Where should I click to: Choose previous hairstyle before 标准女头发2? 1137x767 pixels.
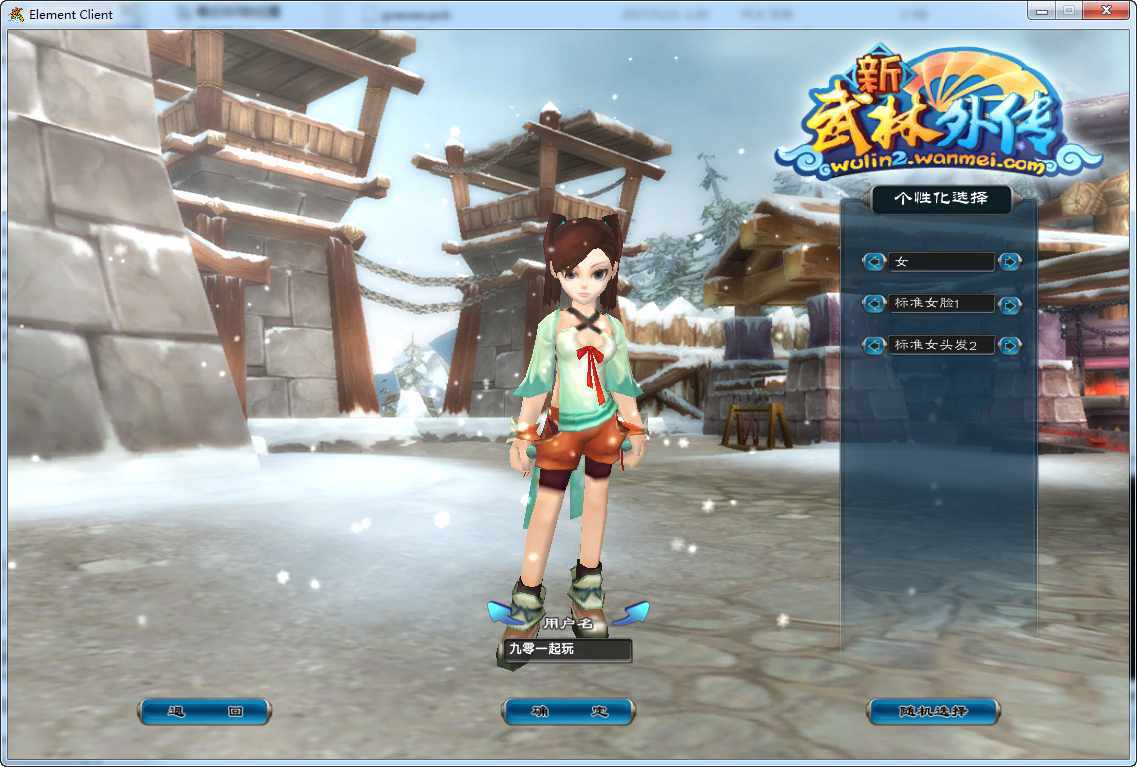875,346
